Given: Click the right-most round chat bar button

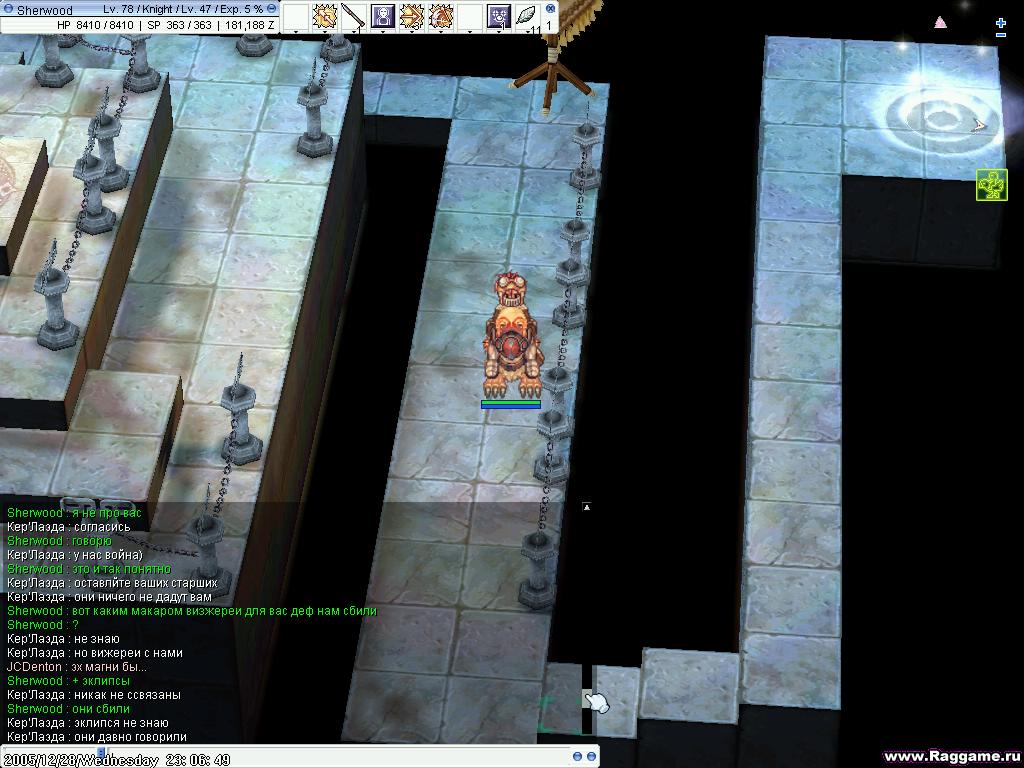Looking at the screenshot, I should point(592,756).
